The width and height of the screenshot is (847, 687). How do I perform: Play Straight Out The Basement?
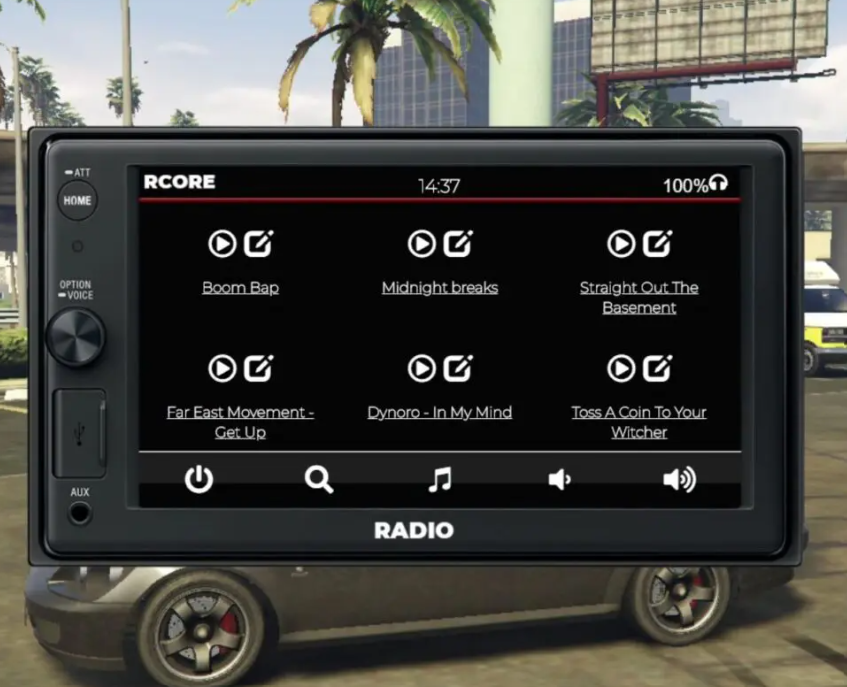[x=621, y=244]
